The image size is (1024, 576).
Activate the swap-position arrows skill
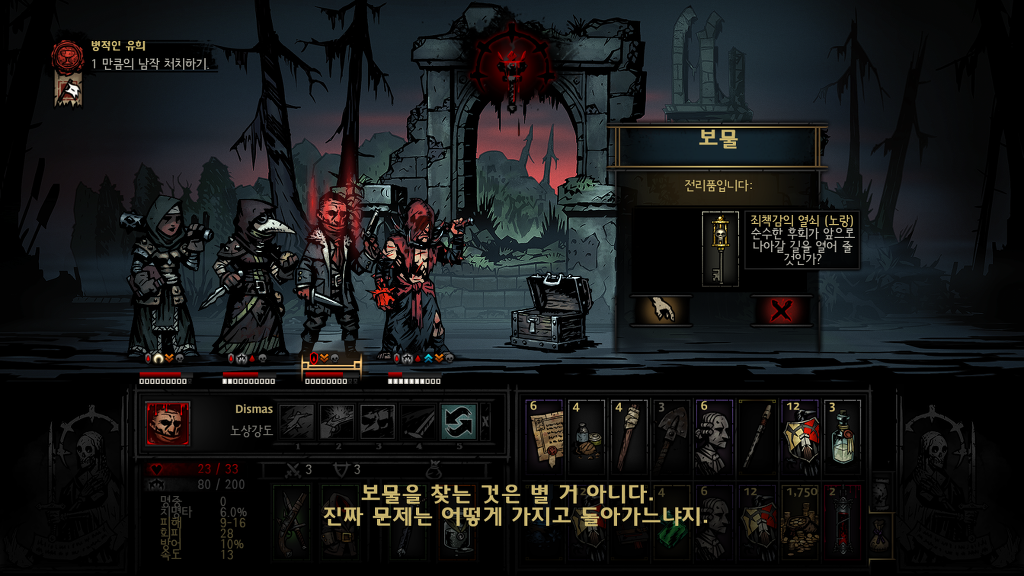coord(457,421)
